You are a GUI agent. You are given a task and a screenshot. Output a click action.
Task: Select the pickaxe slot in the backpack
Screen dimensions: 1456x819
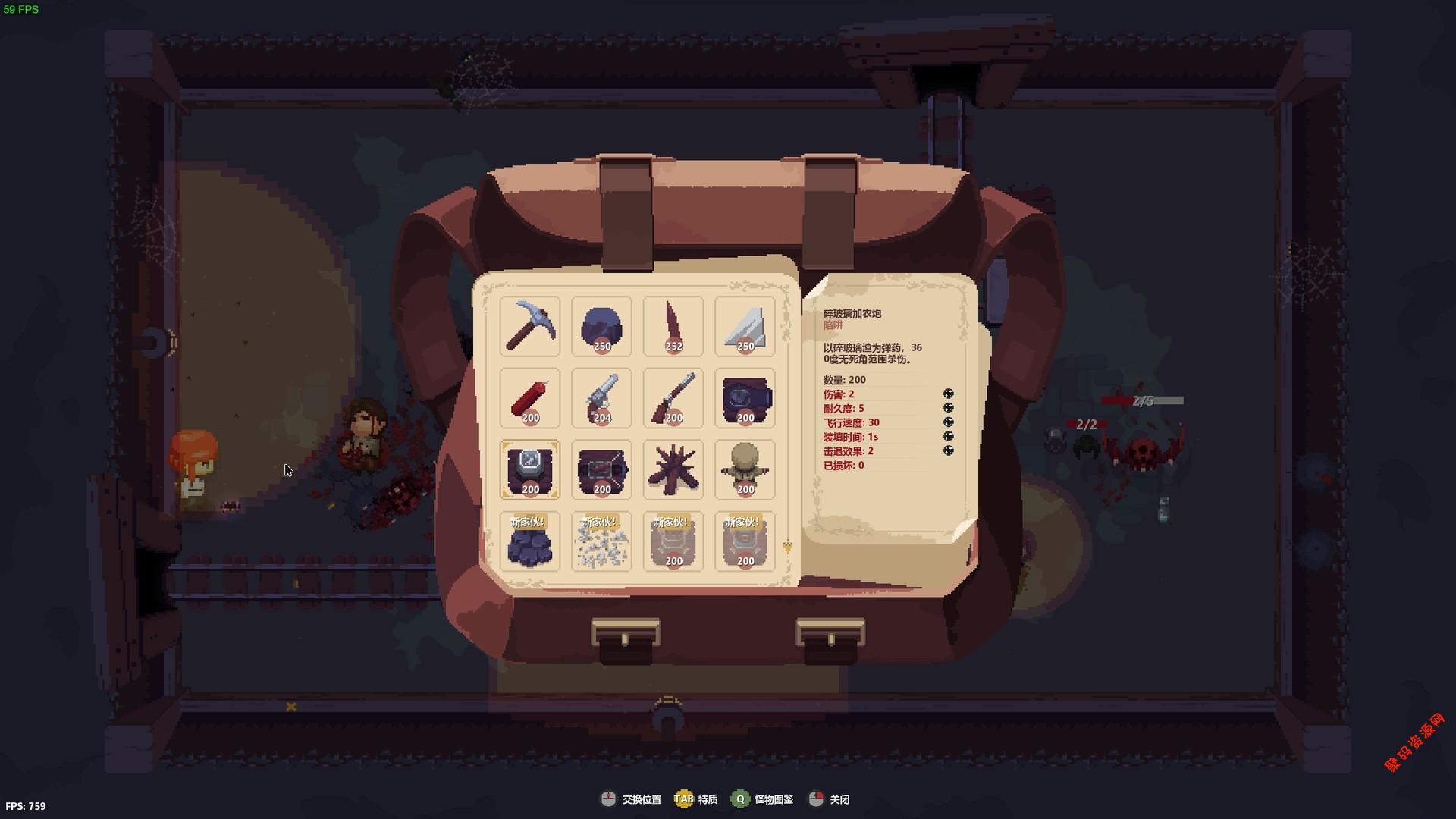click(530, 326)
